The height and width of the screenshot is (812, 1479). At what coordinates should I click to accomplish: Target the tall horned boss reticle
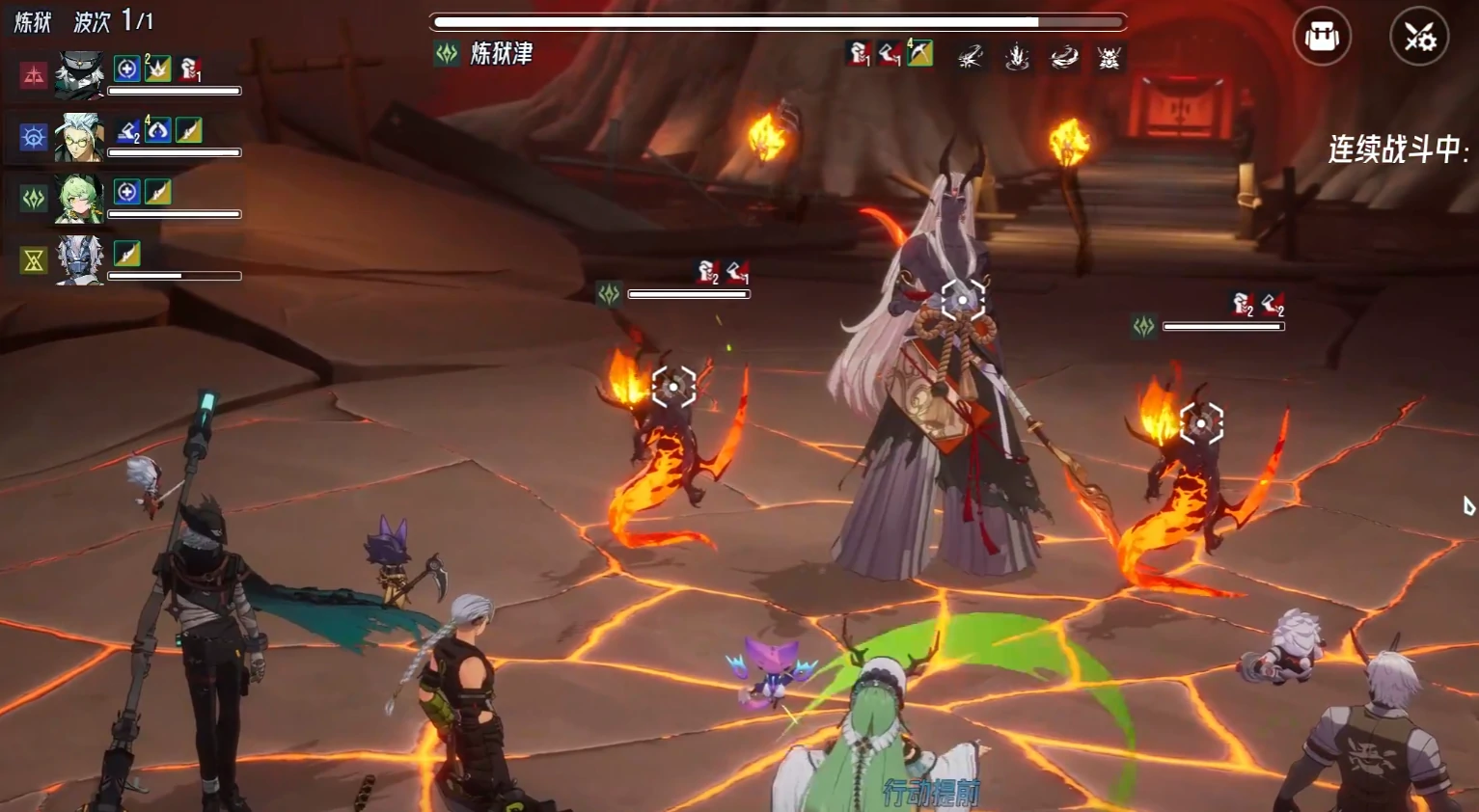(962, 300)
